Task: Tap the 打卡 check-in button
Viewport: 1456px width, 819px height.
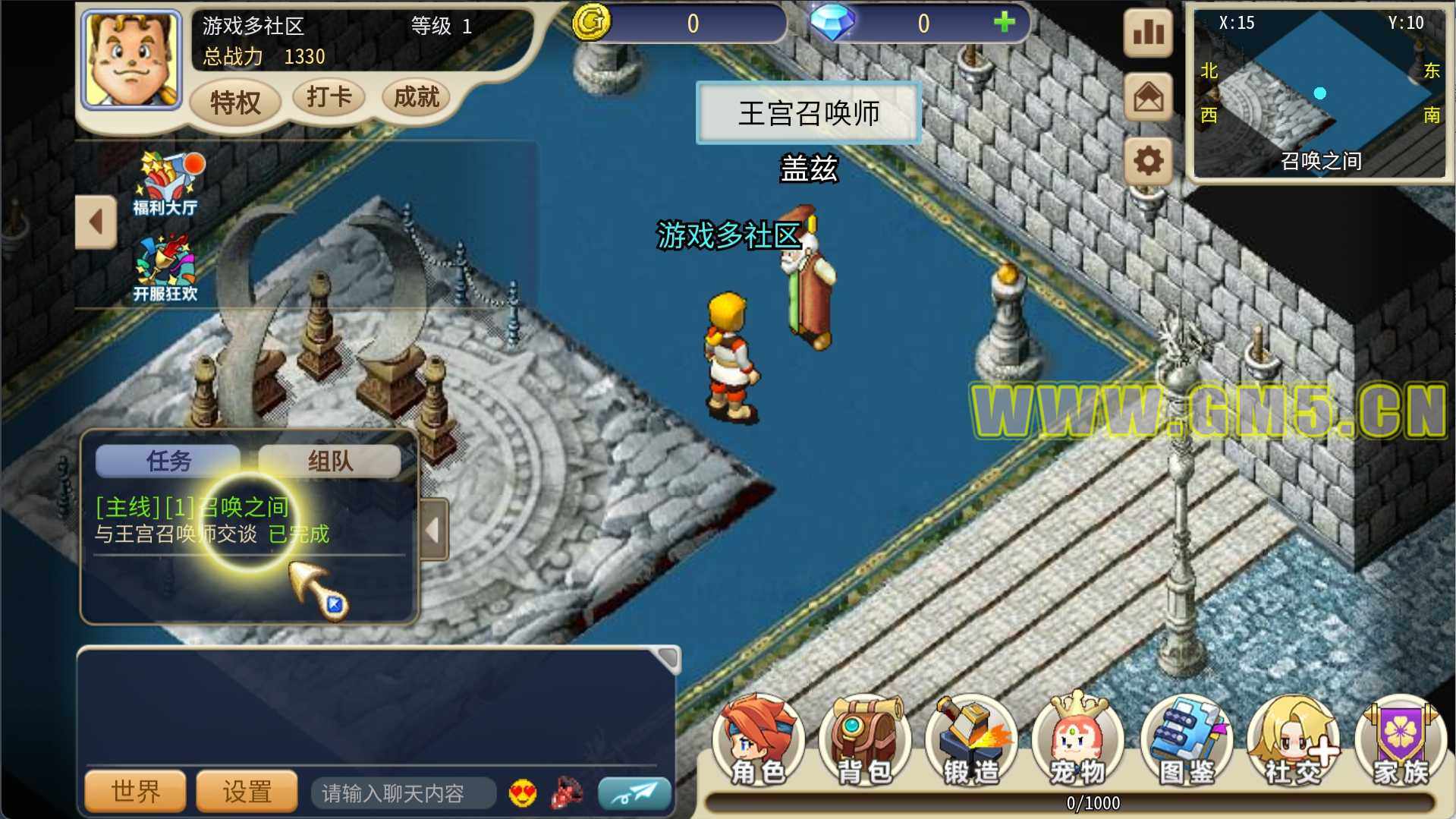Action: pos(329,97)
